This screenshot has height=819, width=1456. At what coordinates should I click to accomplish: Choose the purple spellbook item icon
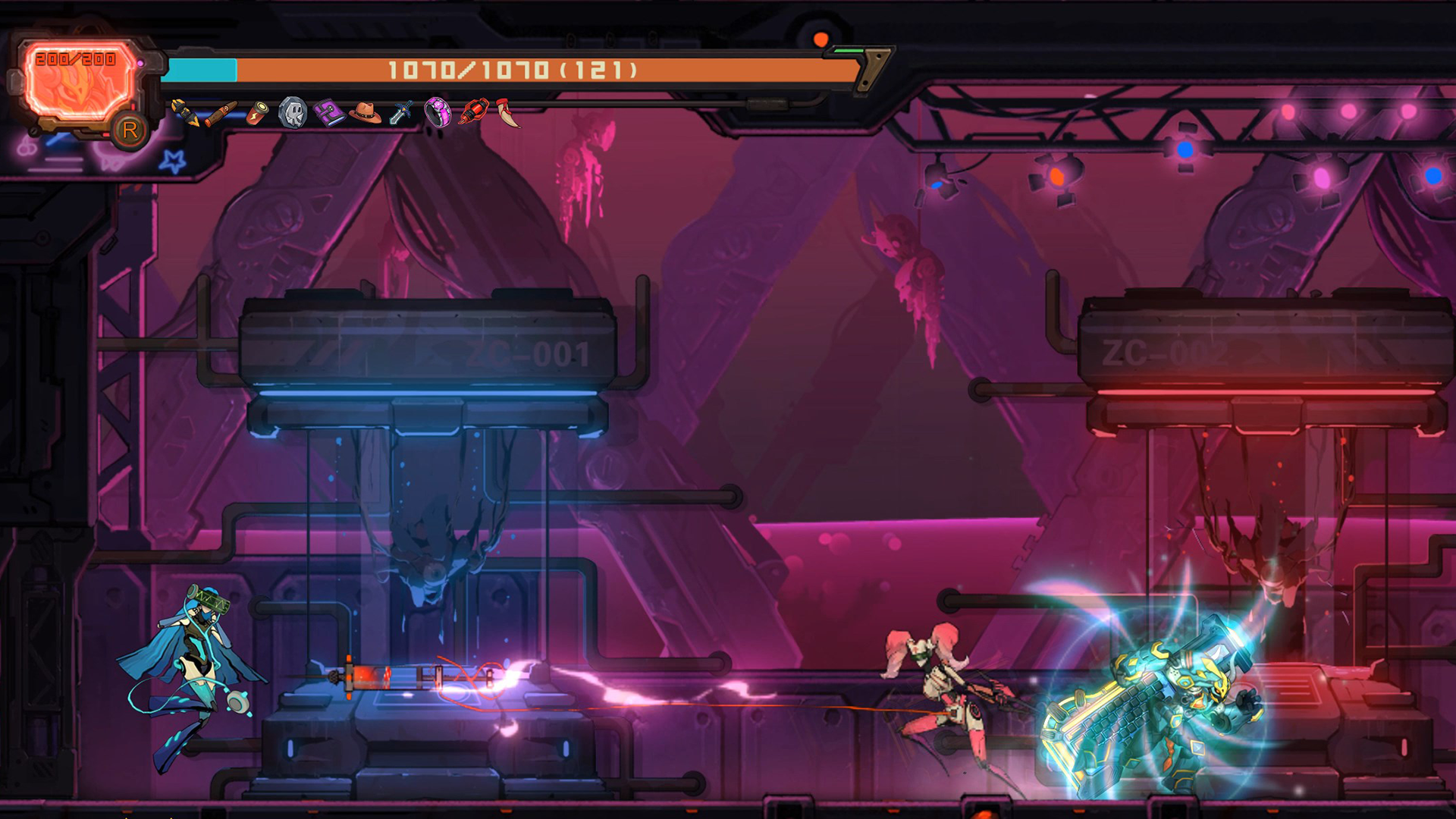point(330,113)
